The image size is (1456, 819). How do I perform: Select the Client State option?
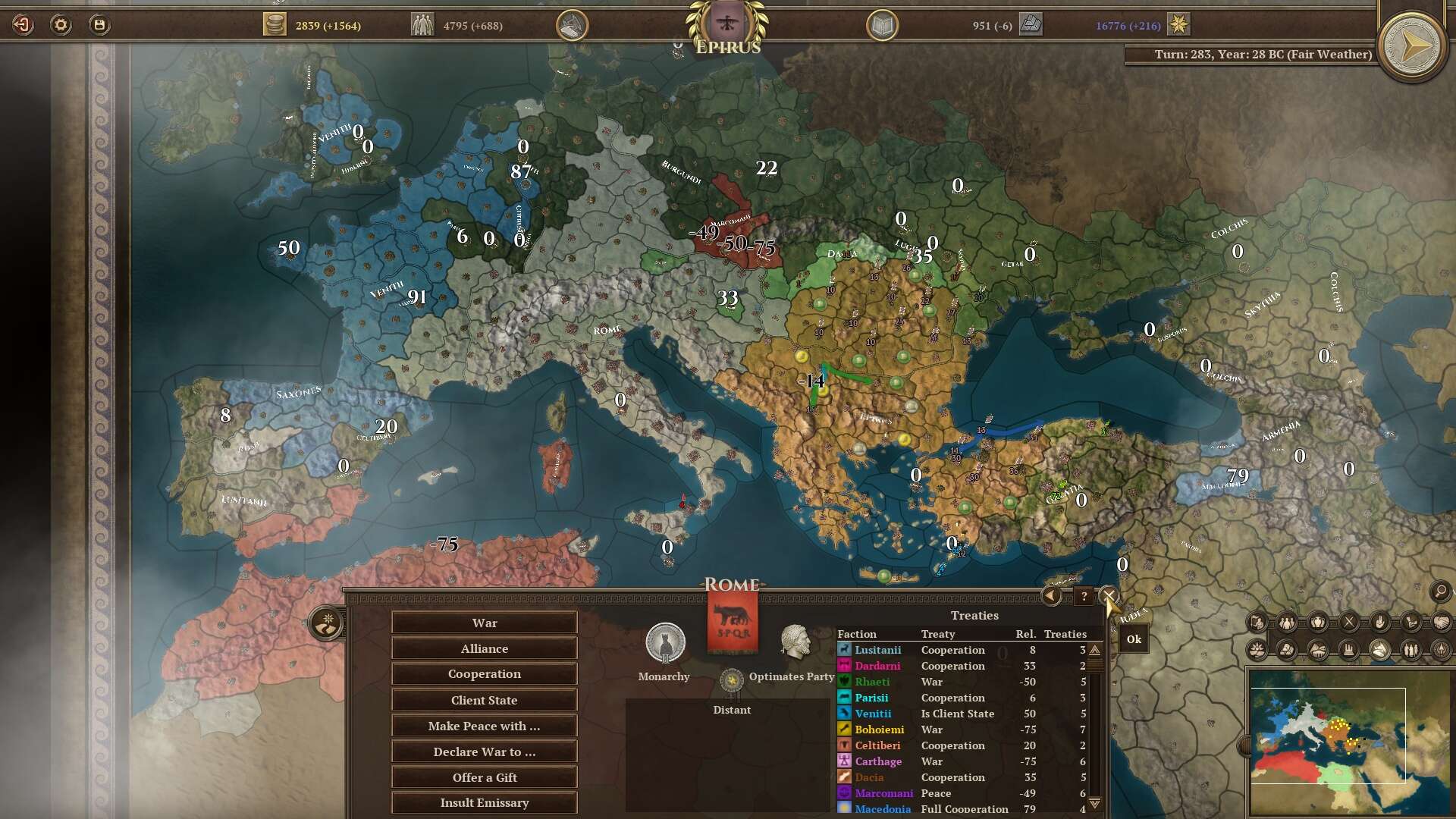click(x=484, y=700)
